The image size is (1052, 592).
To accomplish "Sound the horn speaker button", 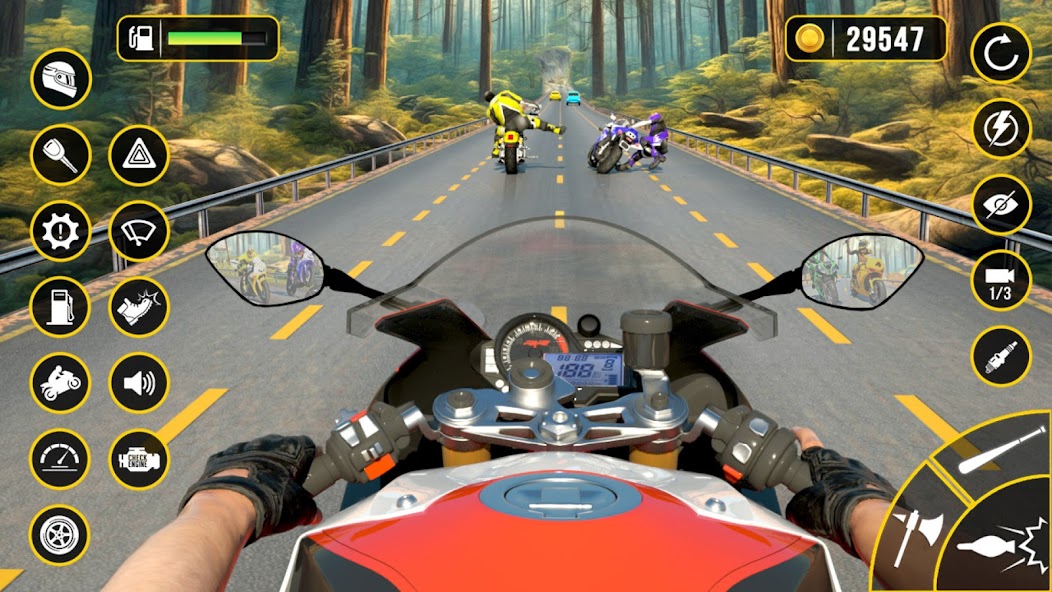I will (138, 383).
